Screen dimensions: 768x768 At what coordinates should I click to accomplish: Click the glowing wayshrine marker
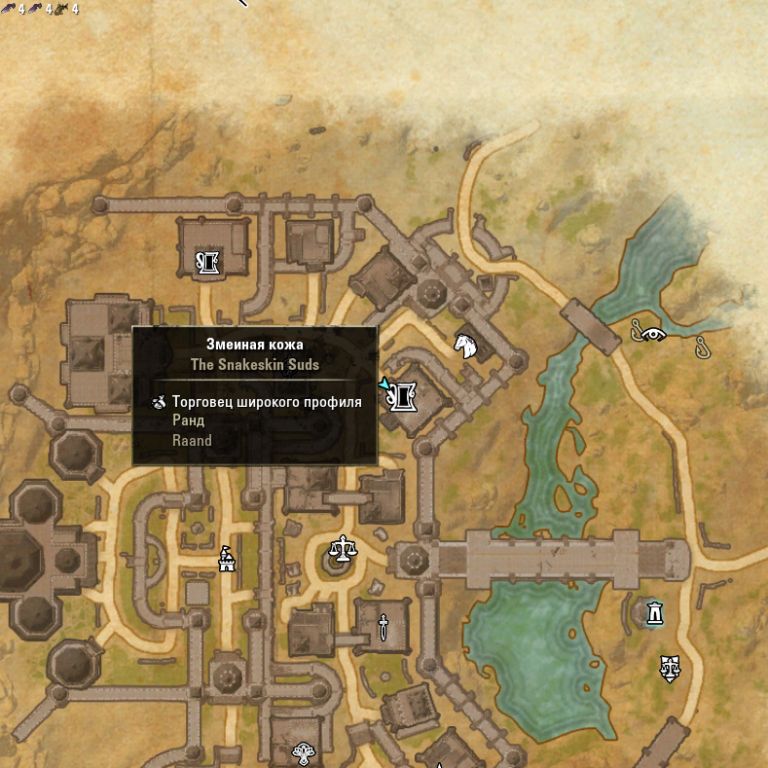click(x=654, y=610)
